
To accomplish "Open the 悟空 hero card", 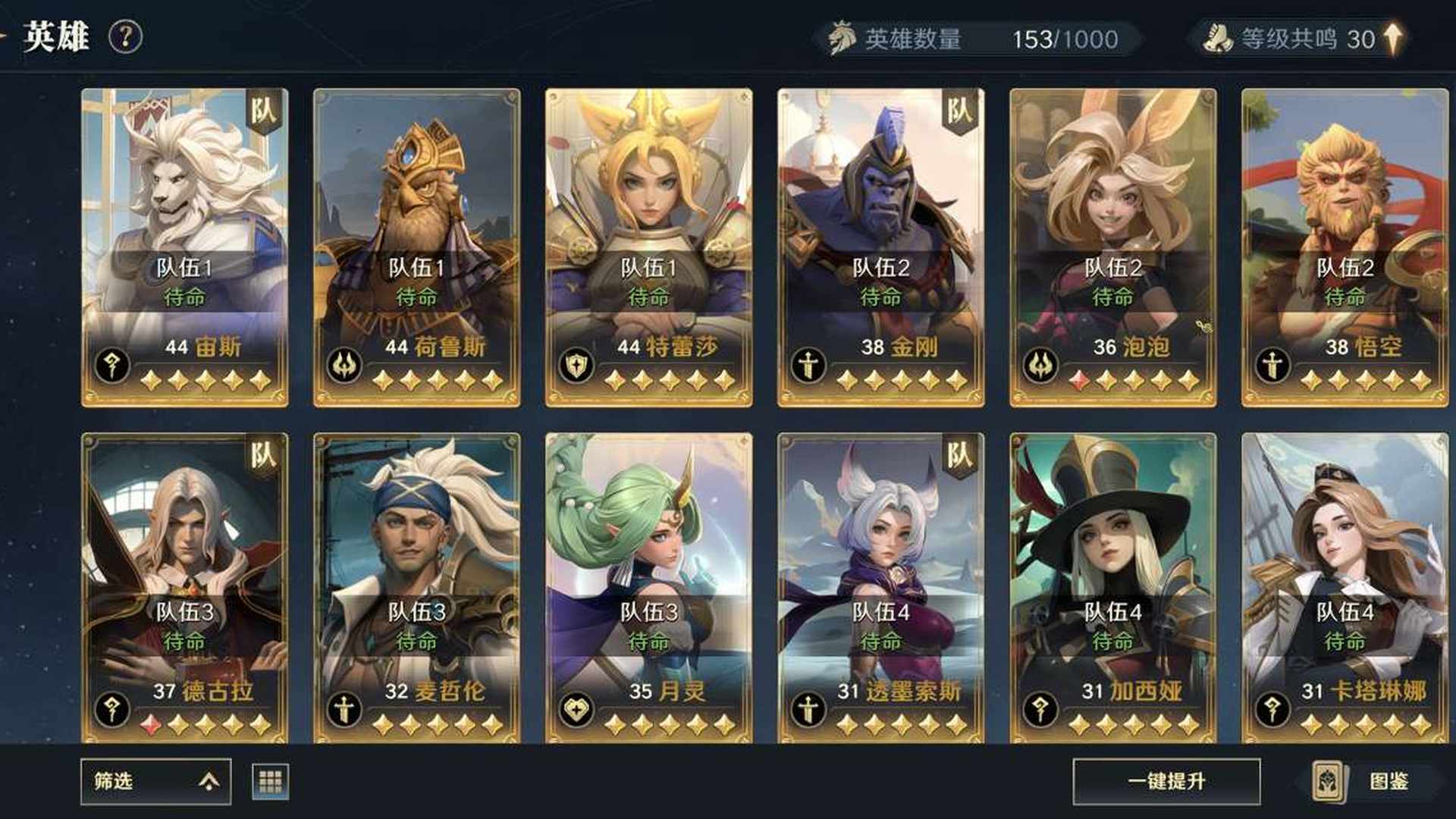I will 1345,247.
